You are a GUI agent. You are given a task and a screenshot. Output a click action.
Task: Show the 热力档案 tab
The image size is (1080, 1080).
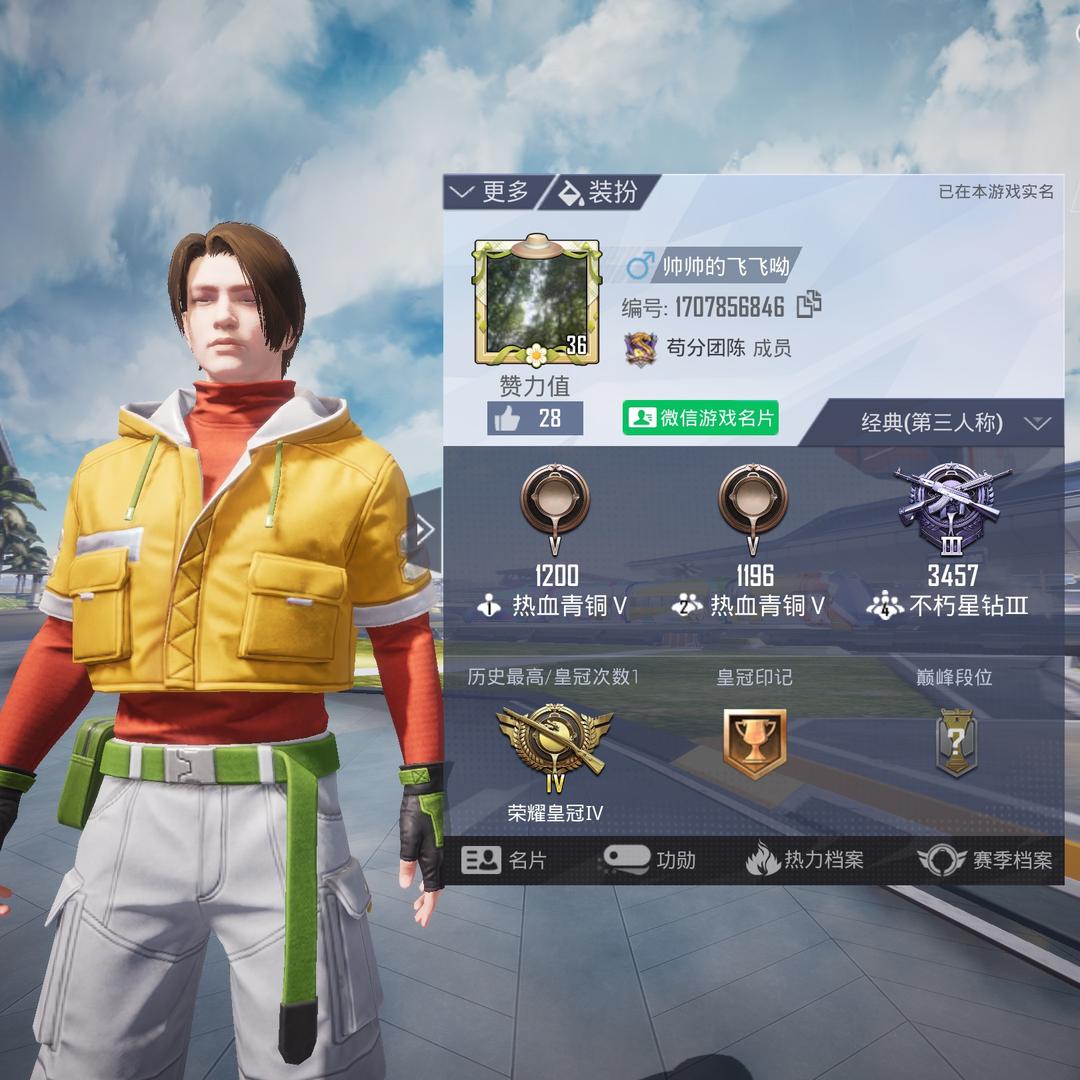point(805,860)
